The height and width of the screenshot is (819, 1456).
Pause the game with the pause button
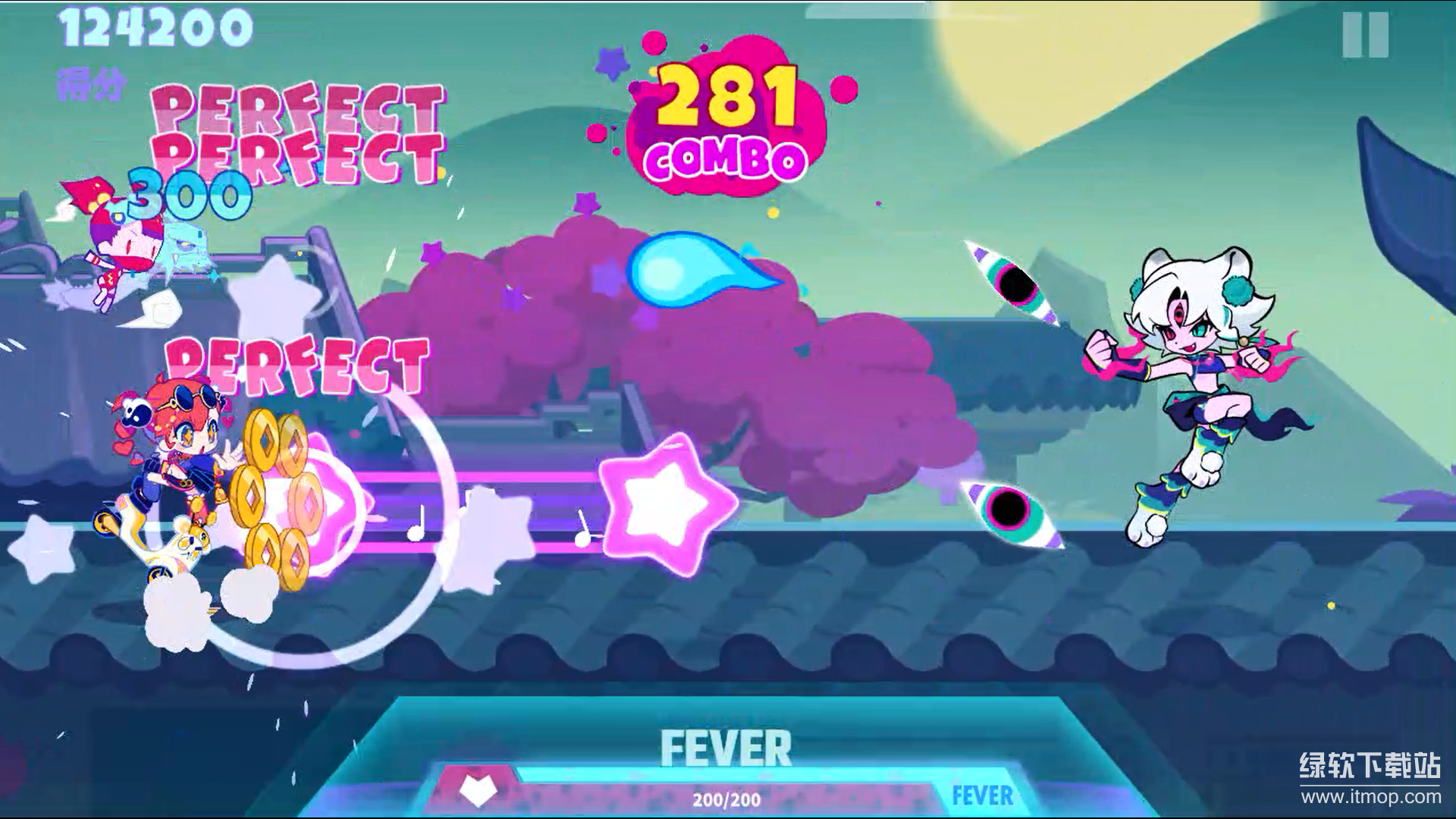point(1365,35)
